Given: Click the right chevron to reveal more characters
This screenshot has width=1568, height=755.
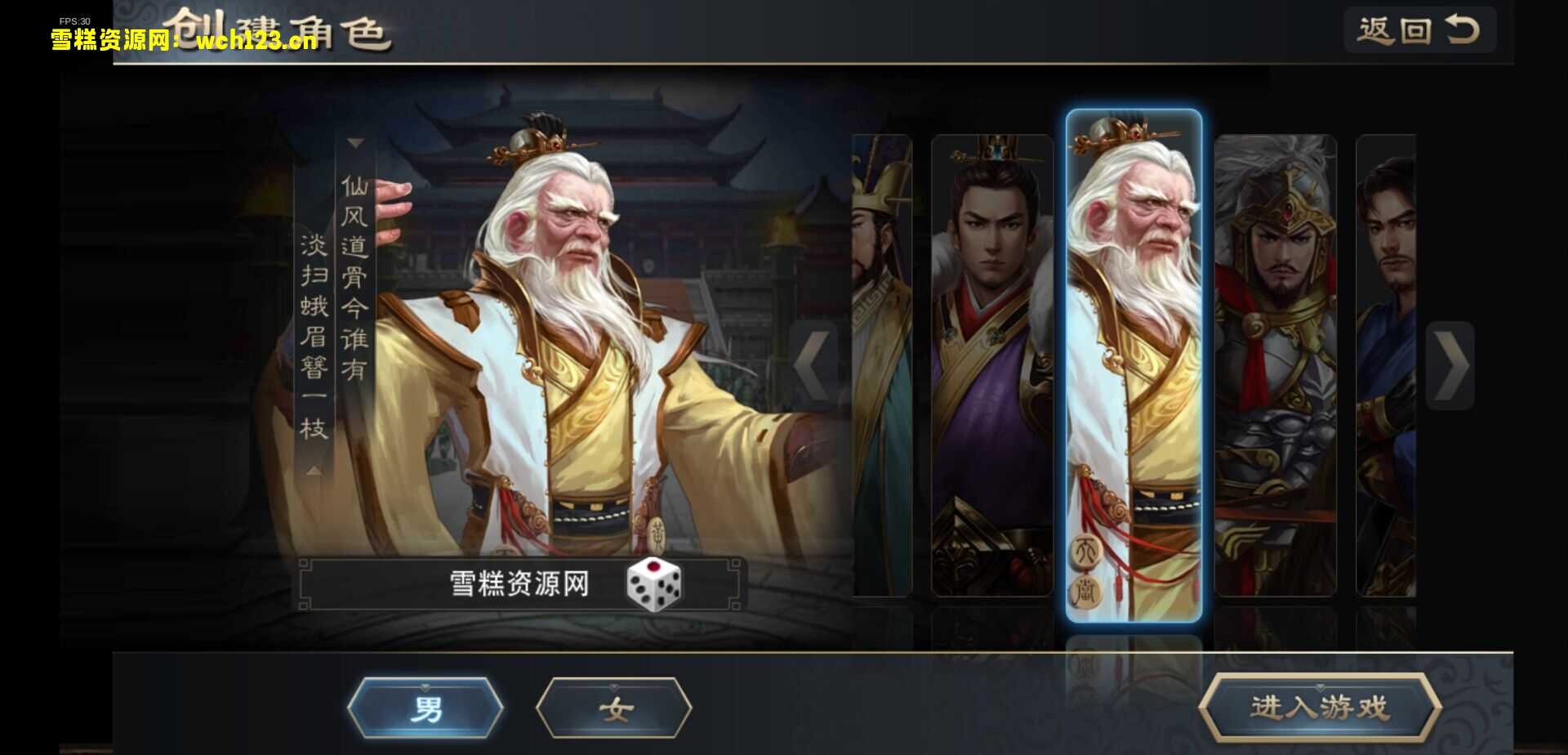Looking at the screenshot, I should (1450, 365).
